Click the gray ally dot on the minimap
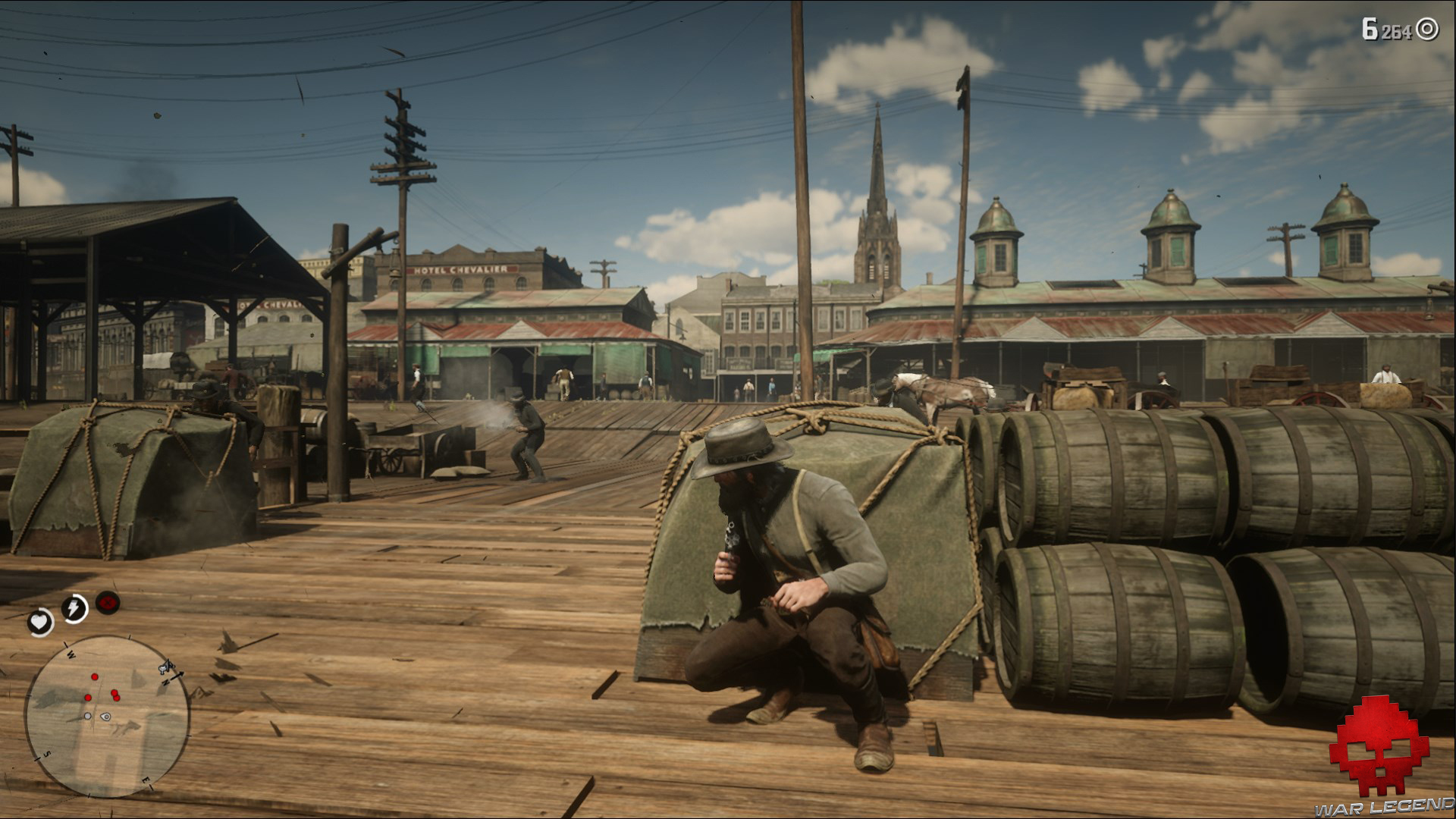 (x=87, y=715)
